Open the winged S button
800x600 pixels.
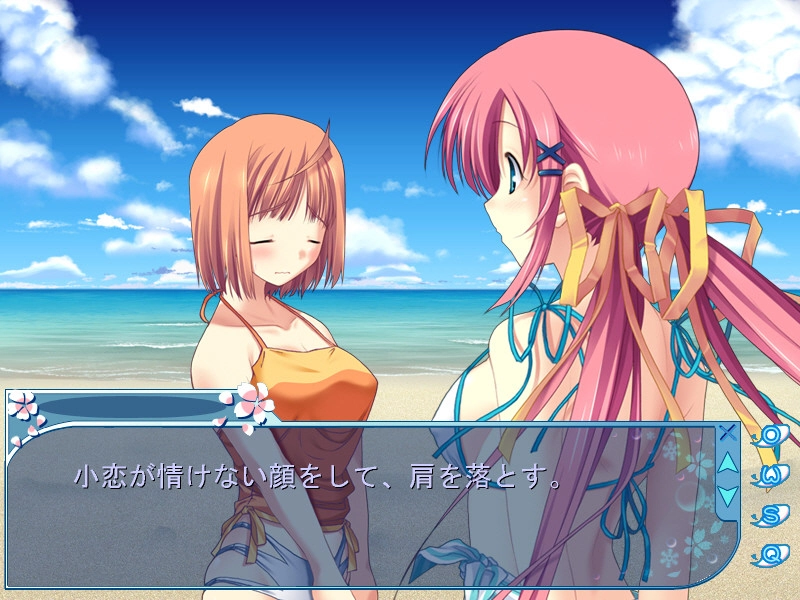tap(772, 514)
